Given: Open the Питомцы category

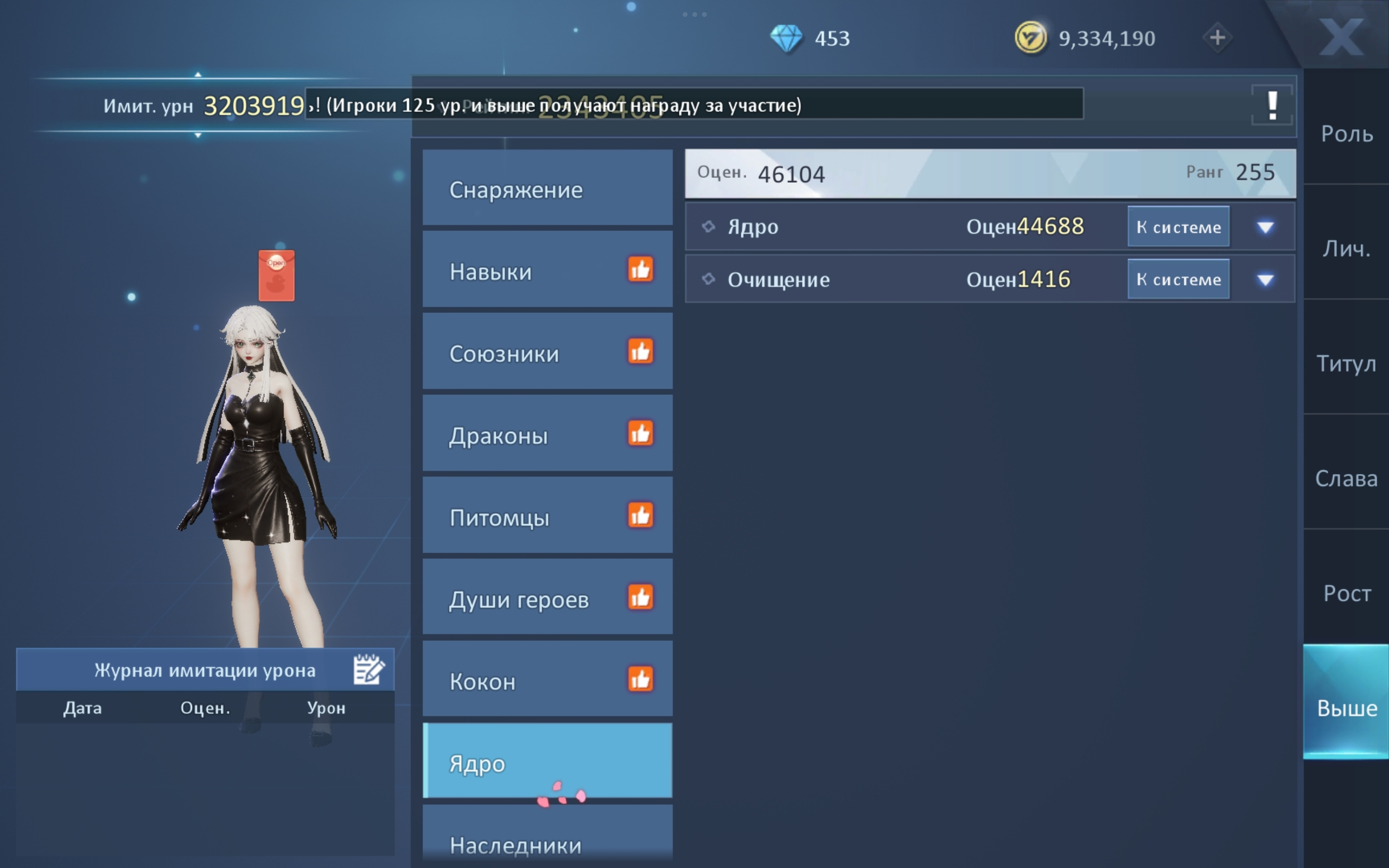Looking at the screenshot, I should 547,516.
